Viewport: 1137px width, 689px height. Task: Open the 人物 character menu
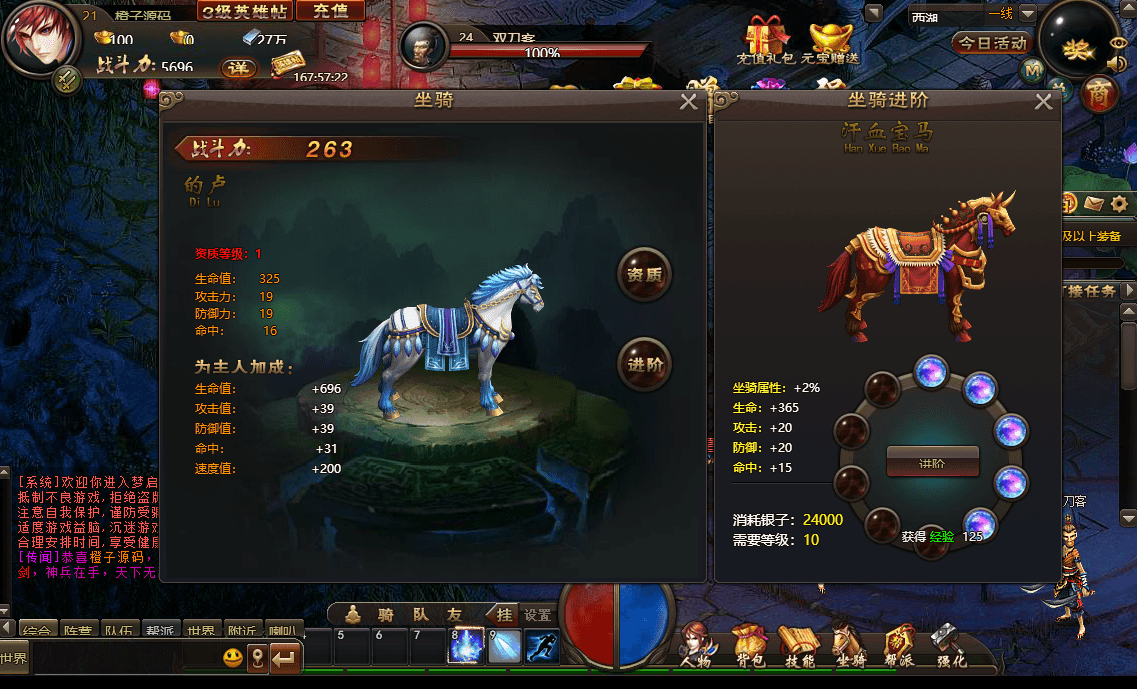(696, 646)
